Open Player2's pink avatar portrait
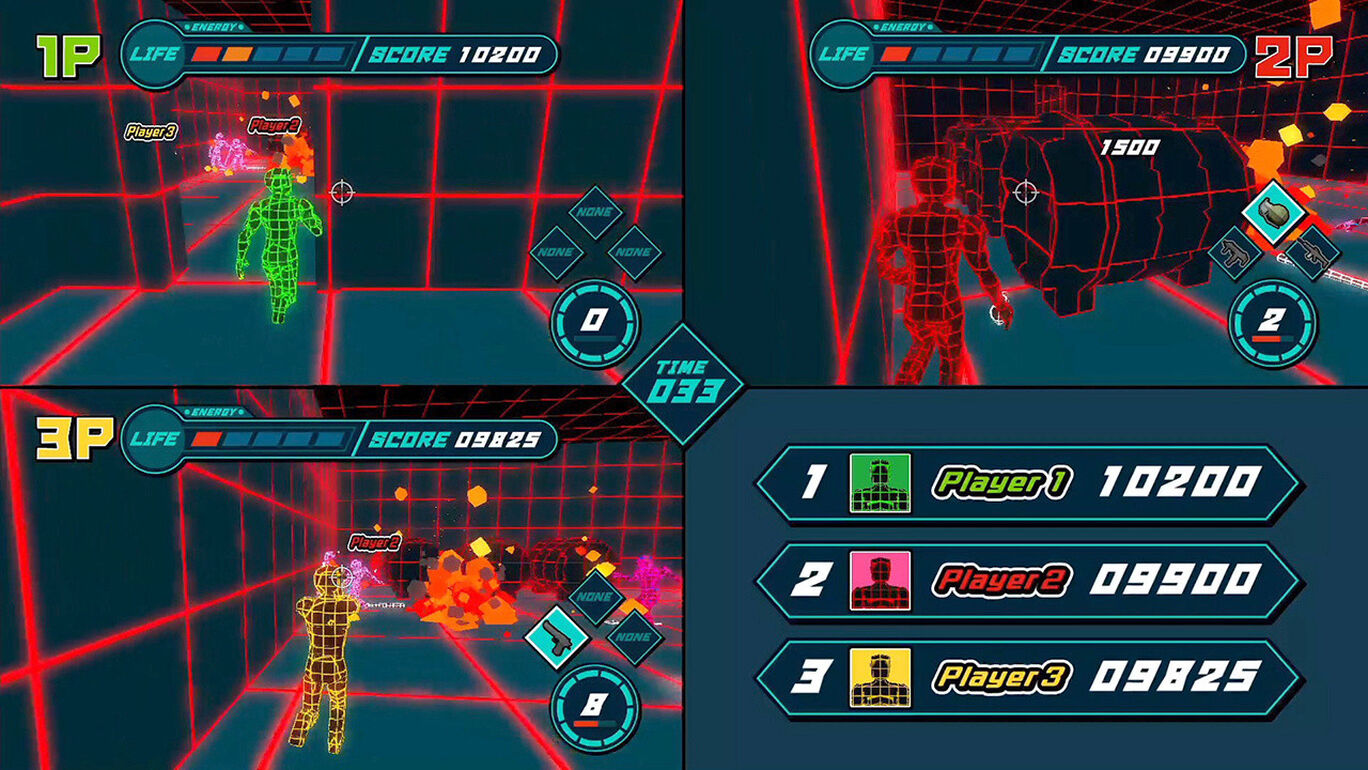Screen dimensions: 1368x770 coord(880,581)
